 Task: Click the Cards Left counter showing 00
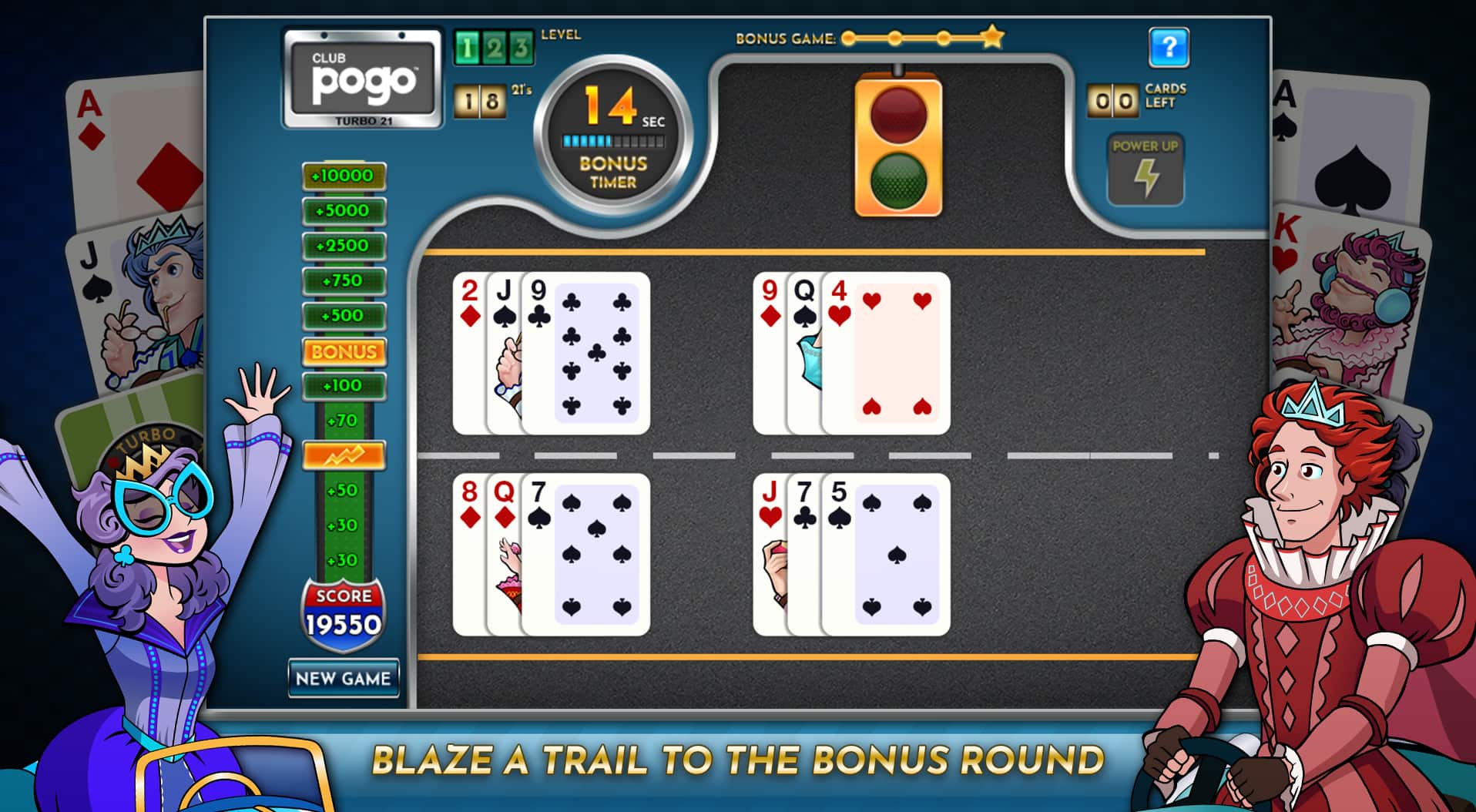1112,100
